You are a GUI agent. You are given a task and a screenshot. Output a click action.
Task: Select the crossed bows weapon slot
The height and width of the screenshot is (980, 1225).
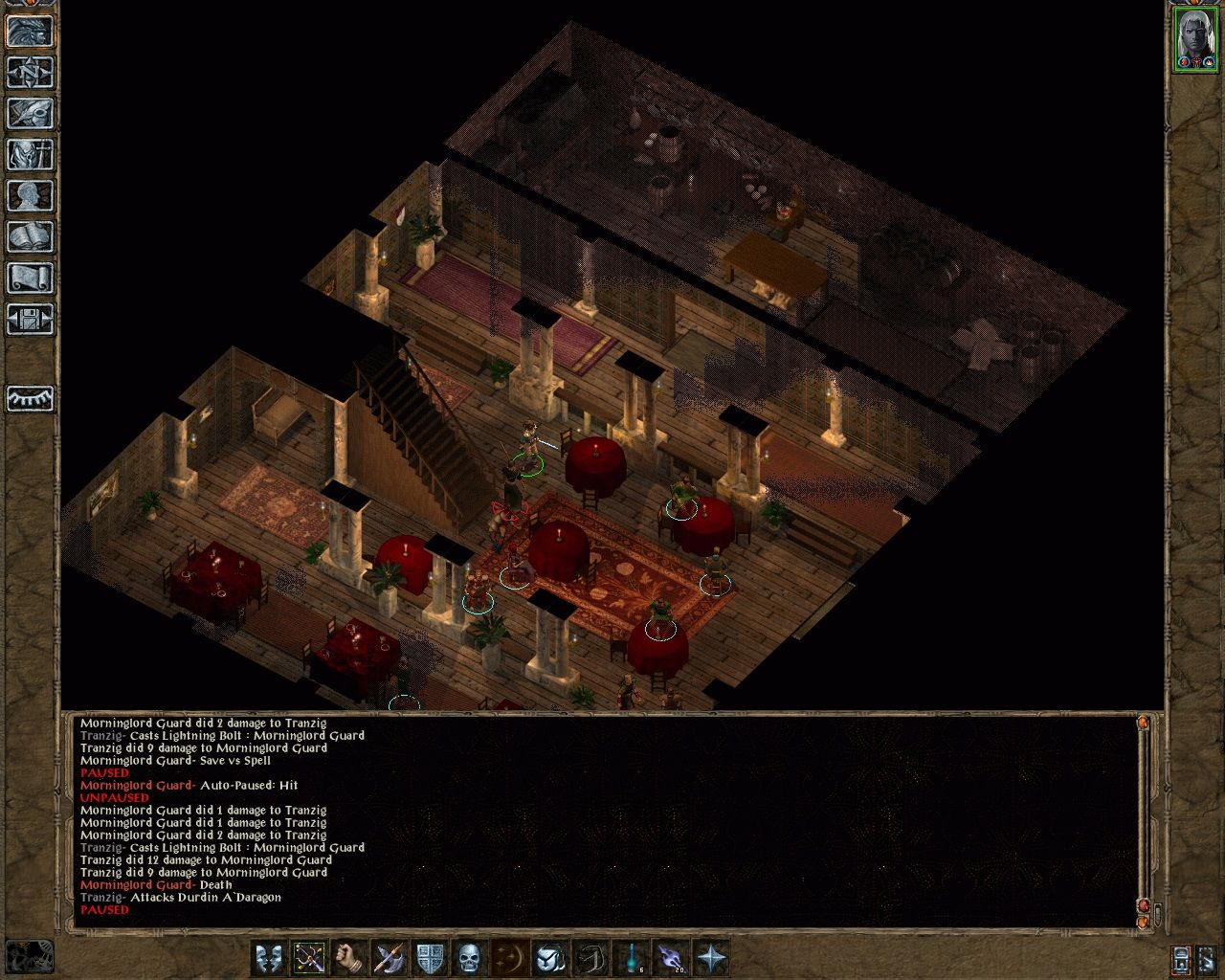pos(309,957)
